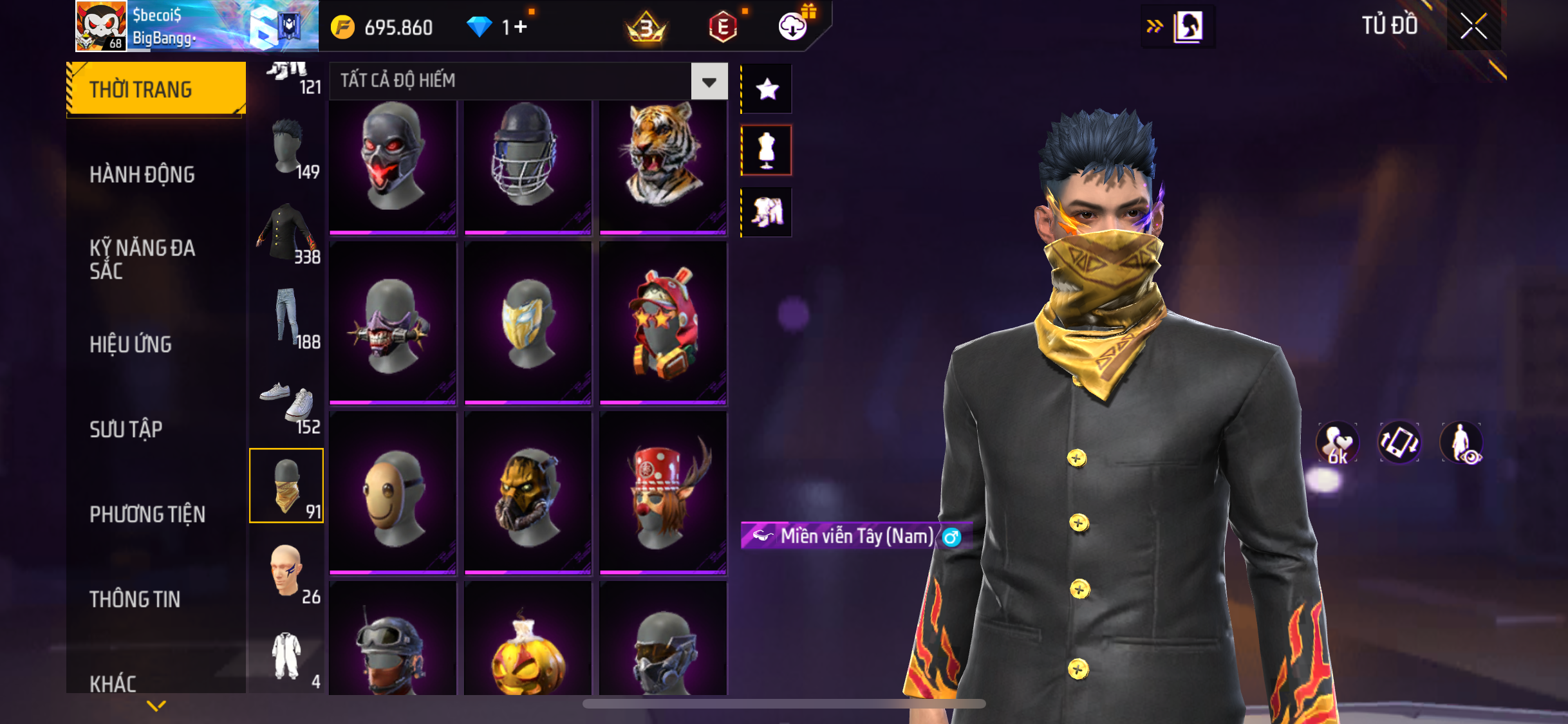Close the wardrobe screen
Image resolution: width=1568 pixels, height=724 pixels.
coord(1473,26)
